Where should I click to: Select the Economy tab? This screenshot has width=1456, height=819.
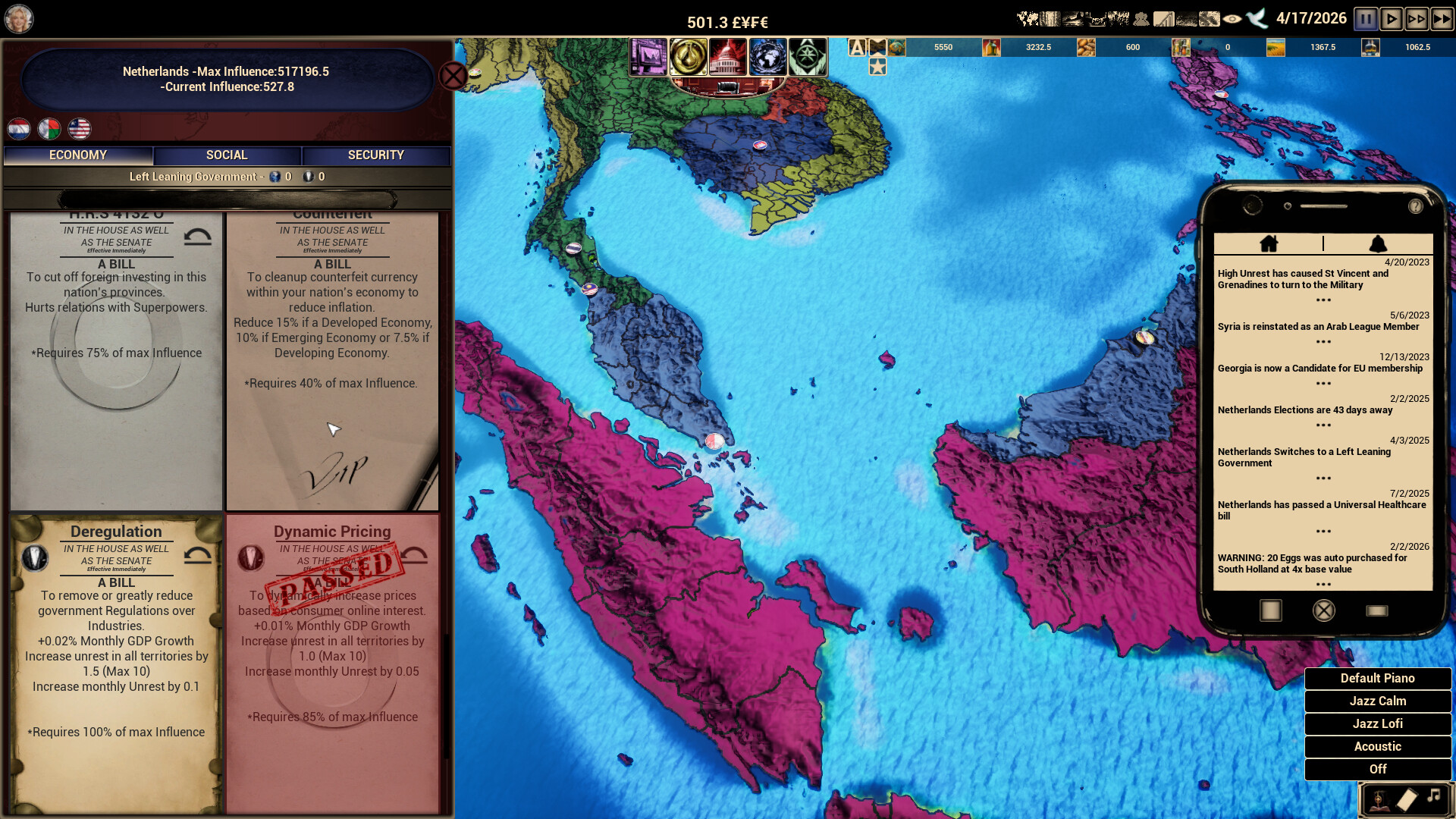[78, 155]
